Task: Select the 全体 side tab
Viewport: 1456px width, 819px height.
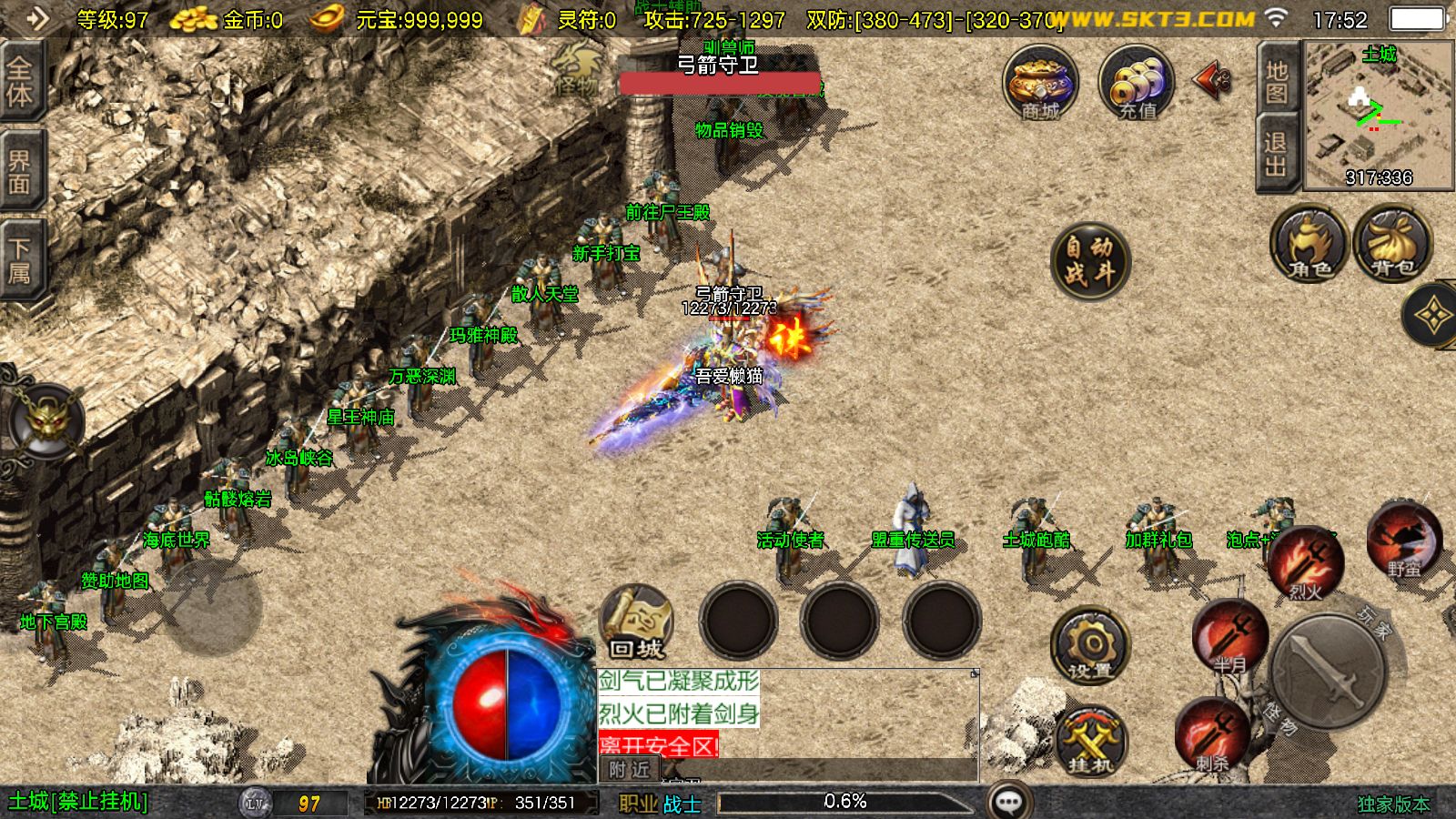Action: [x=20, y=82]
